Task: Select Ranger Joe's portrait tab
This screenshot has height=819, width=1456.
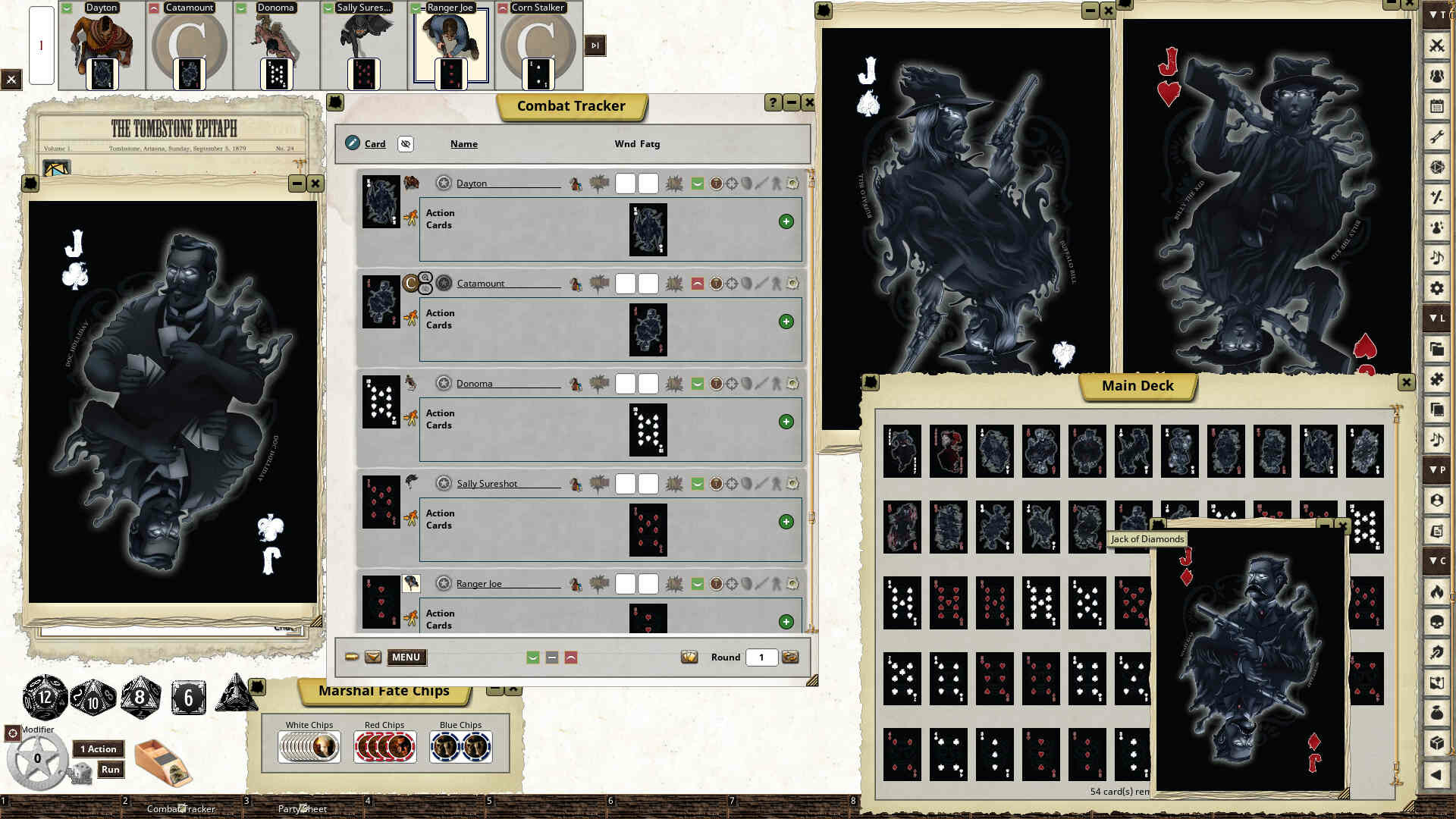Action: [450, 45]
